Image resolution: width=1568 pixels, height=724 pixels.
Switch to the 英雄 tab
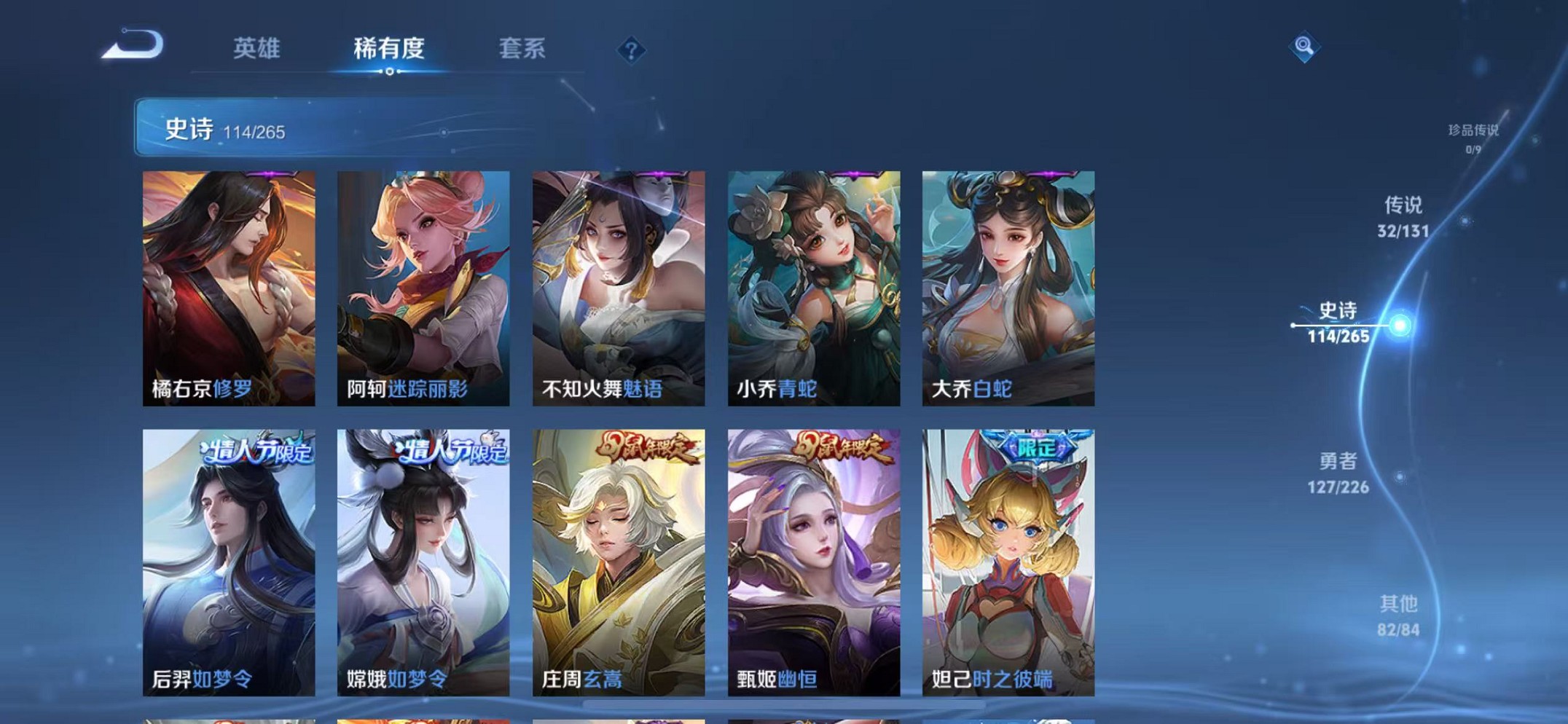pos(259,49)
